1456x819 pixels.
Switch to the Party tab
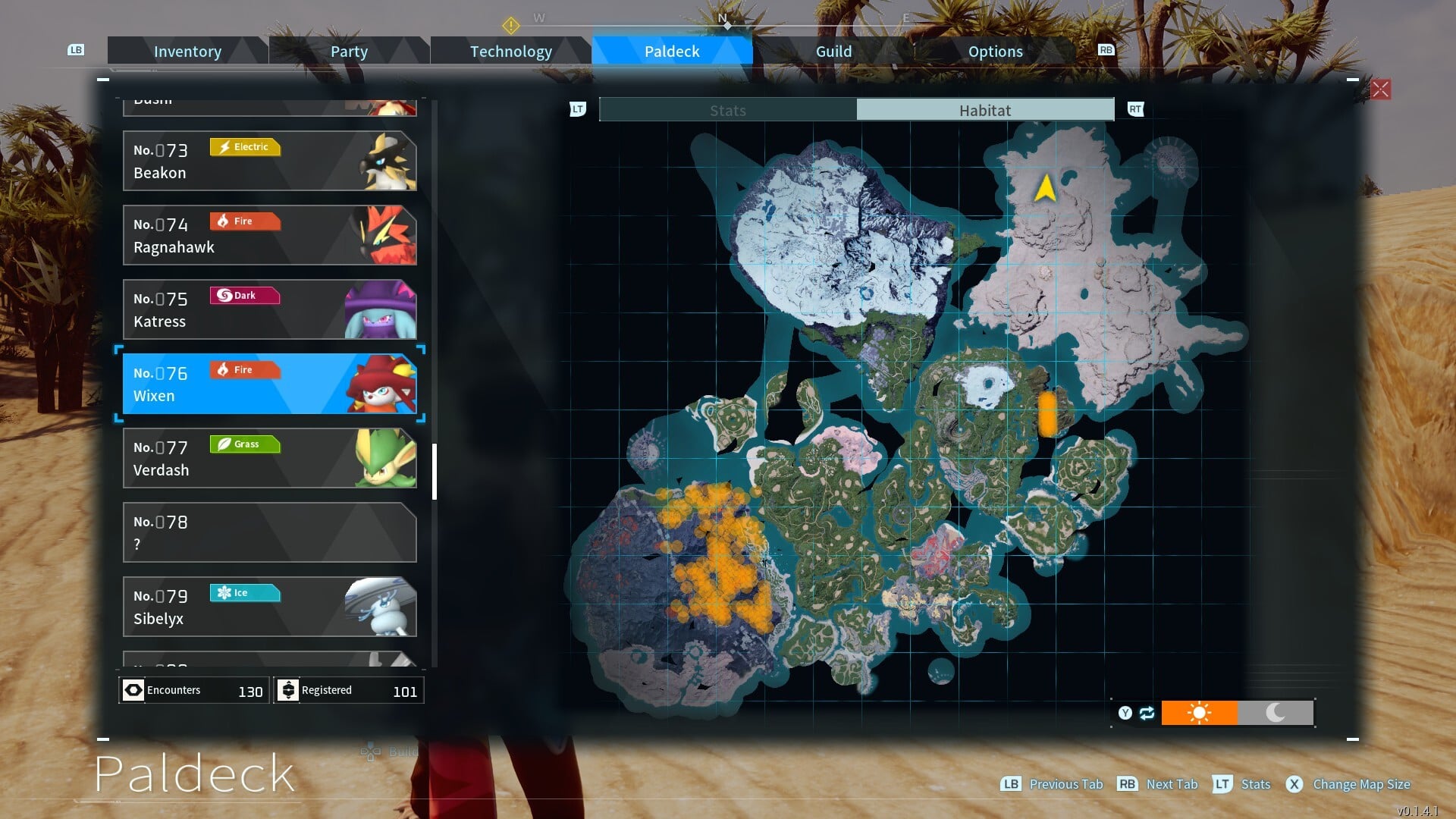(349, 52)
